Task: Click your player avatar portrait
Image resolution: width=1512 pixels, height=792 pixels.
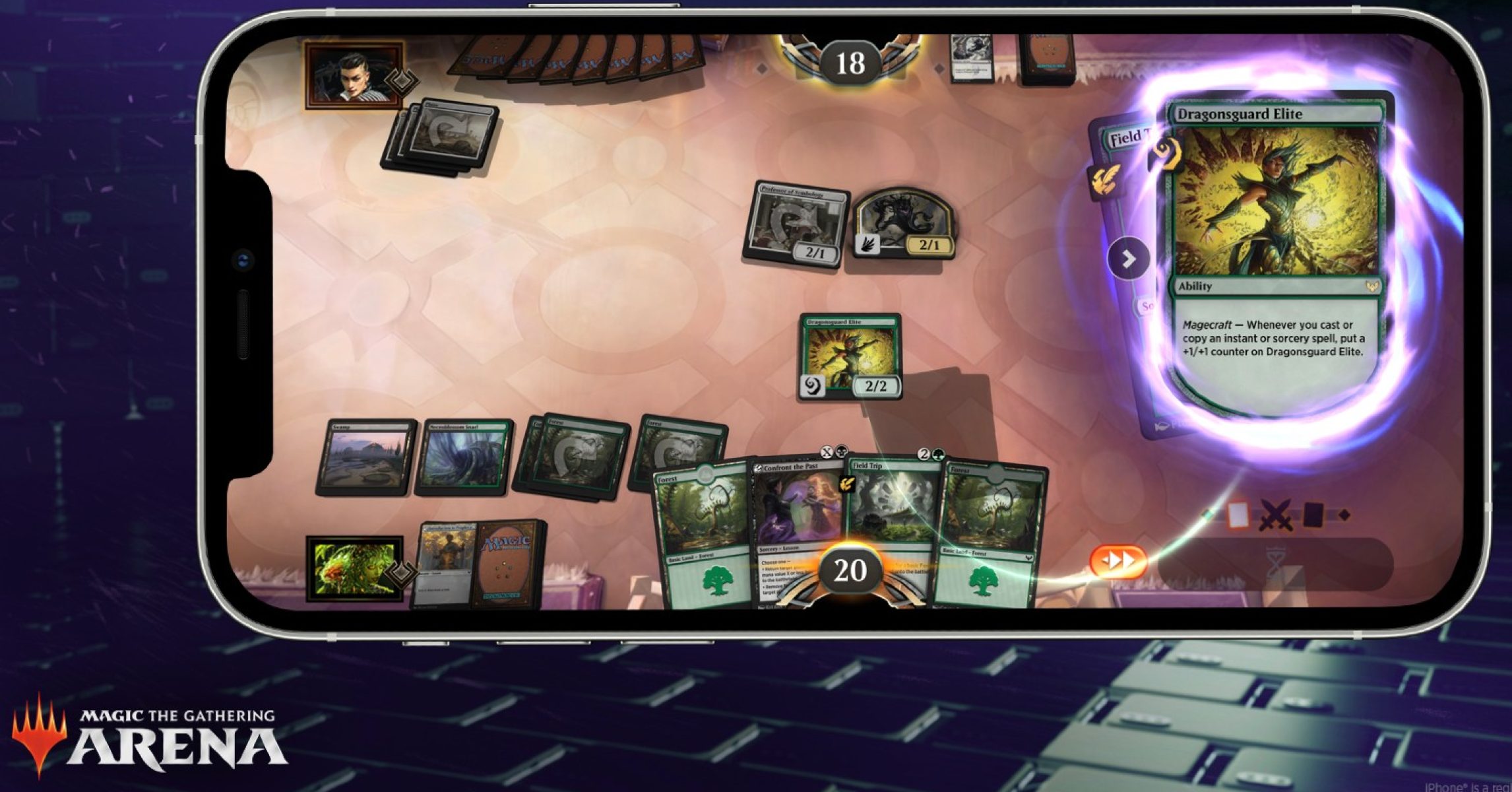Action: [x=354, y=569]
